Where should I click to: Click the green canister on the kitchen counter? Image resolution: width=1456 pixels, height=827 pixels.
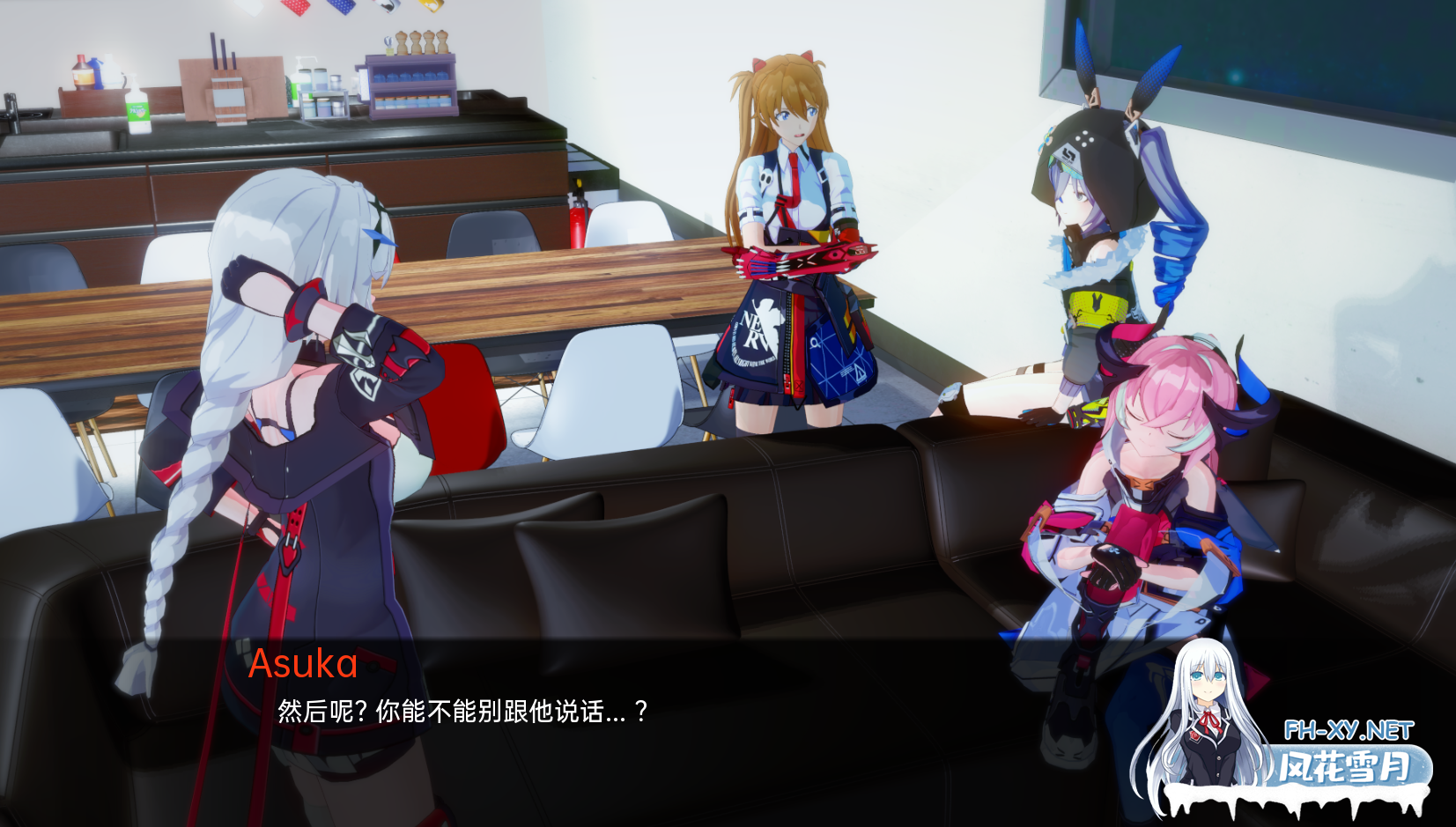[x=137, y=110]
